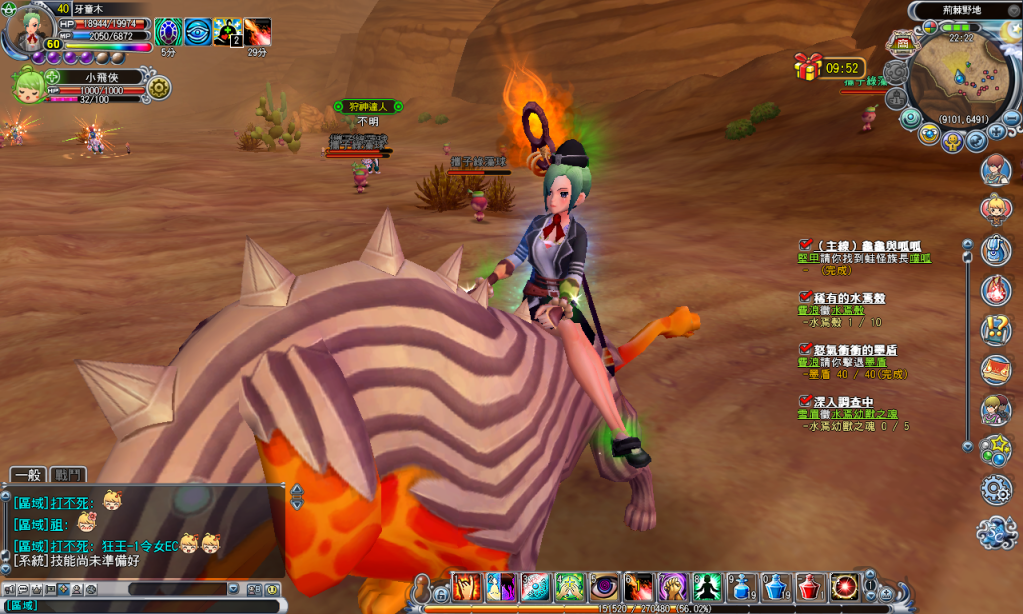Activate the purple eye skill in hotbar
Screen dimensions: 1023x614
604,587
